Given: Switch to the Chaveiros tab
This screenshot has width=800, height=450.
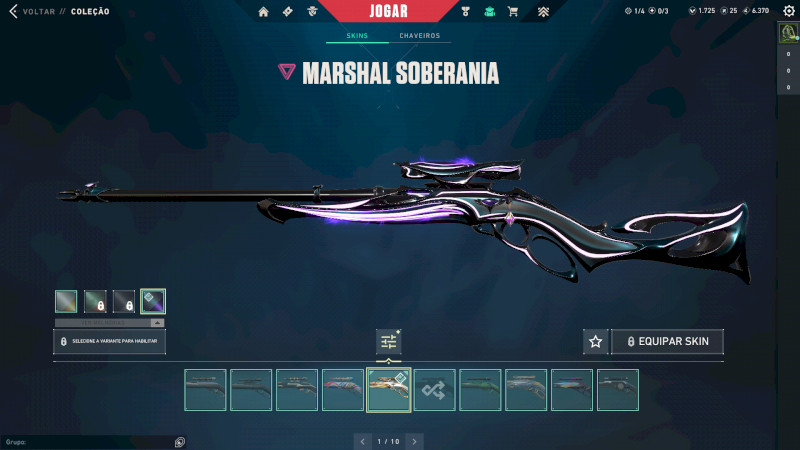Looking at the screenshot, I should point(419,36).
